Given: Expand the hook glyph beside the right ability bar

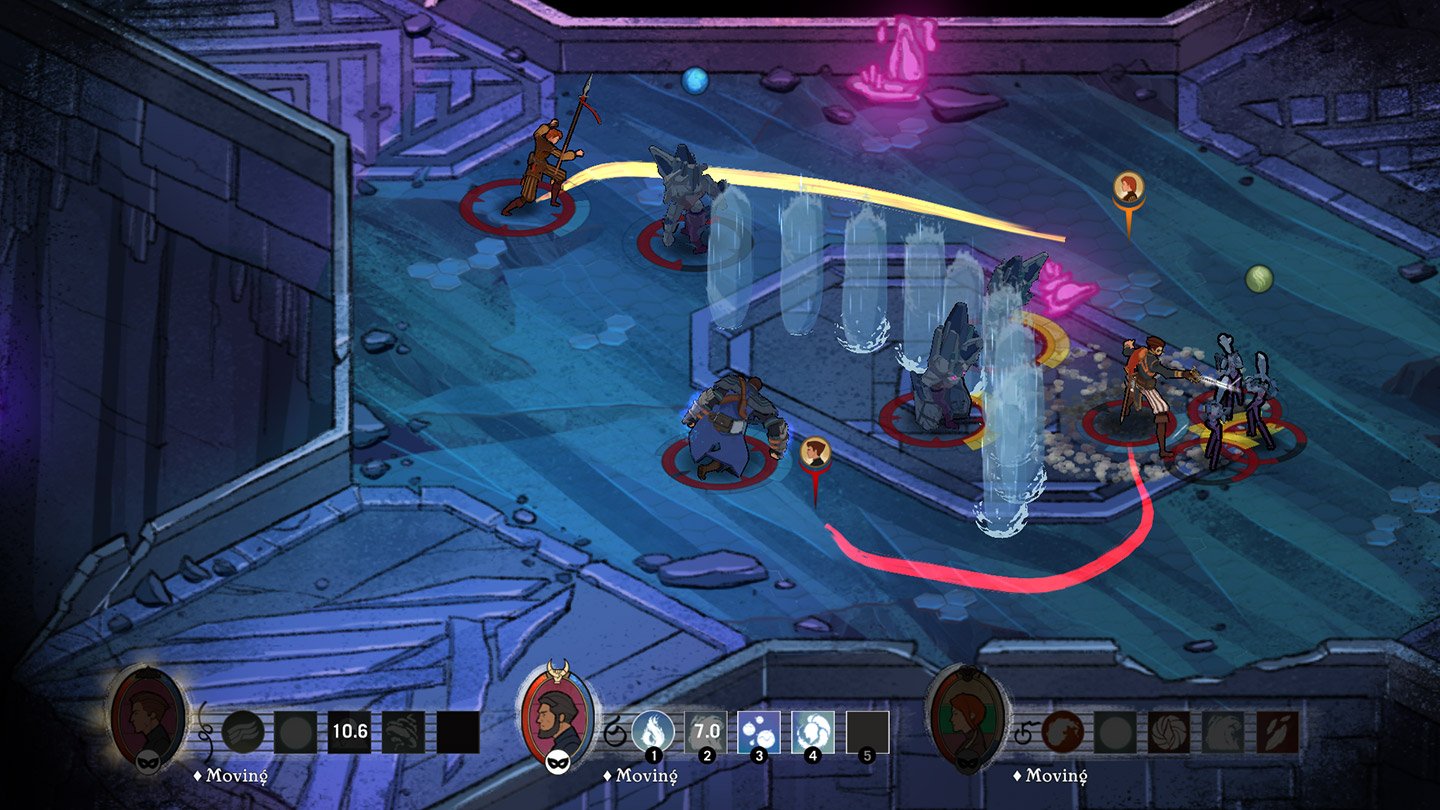Looking at the screenshot, I should (x=1024, y=733).
